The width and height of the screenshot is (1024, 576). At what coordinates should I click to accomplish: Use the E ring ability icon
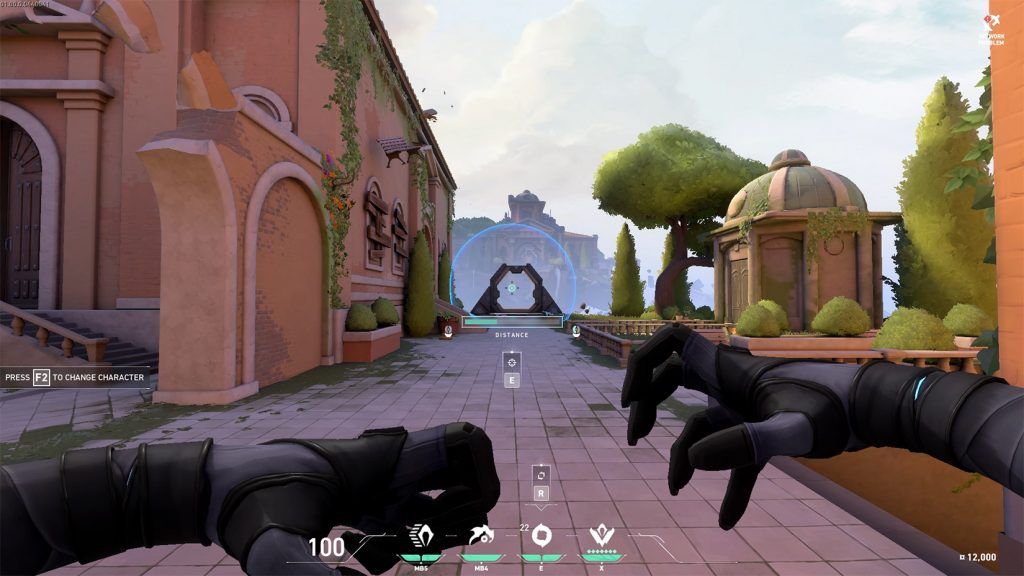[x=541, y=537]
